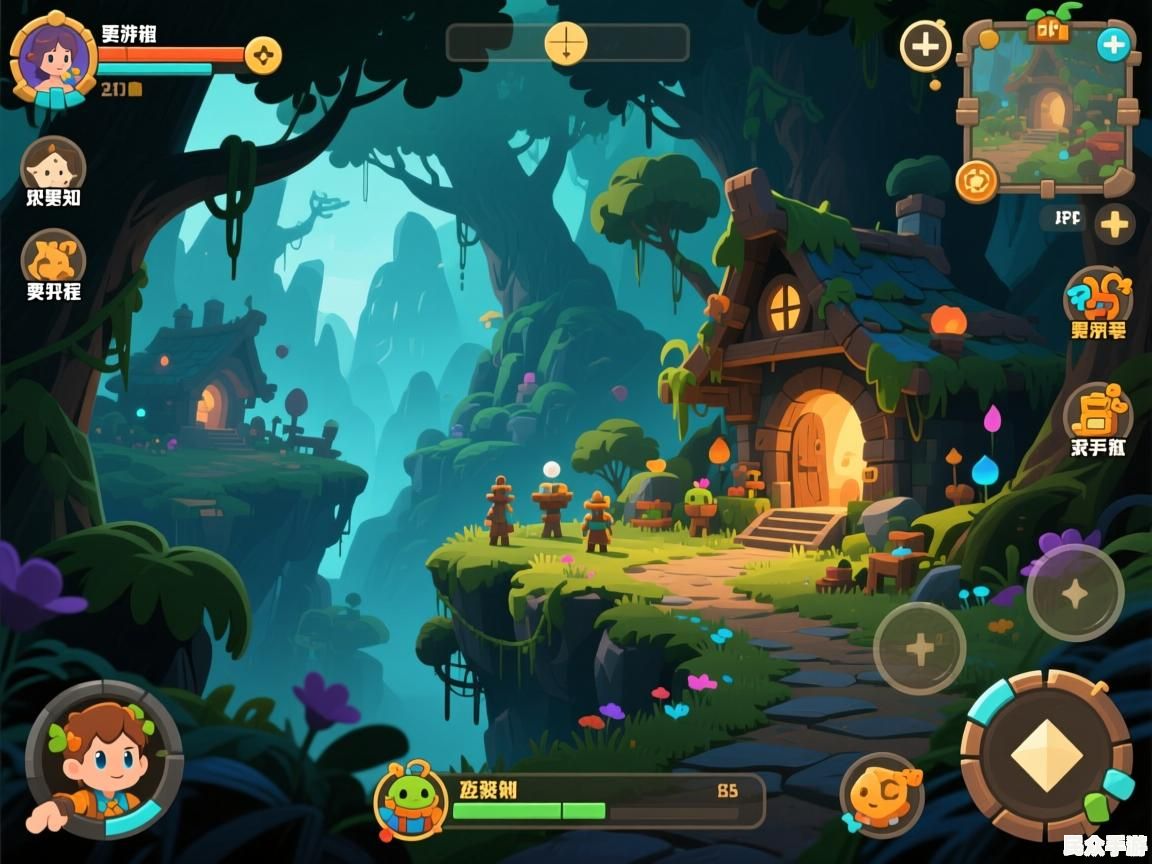
Task: Activate the large diamond action button
Action: pos(1046,756)
